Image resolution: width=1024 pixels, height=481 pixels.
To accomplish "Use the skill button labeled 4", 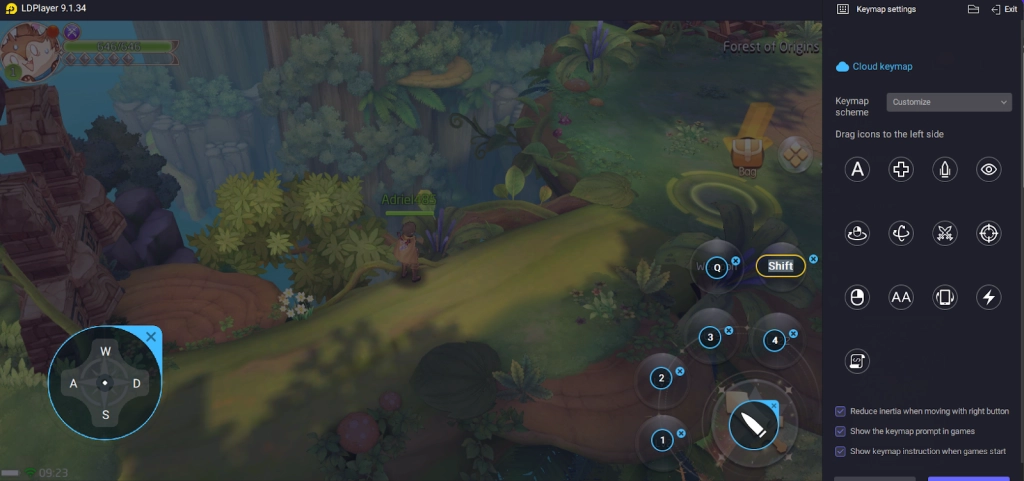I will point(774,341).
